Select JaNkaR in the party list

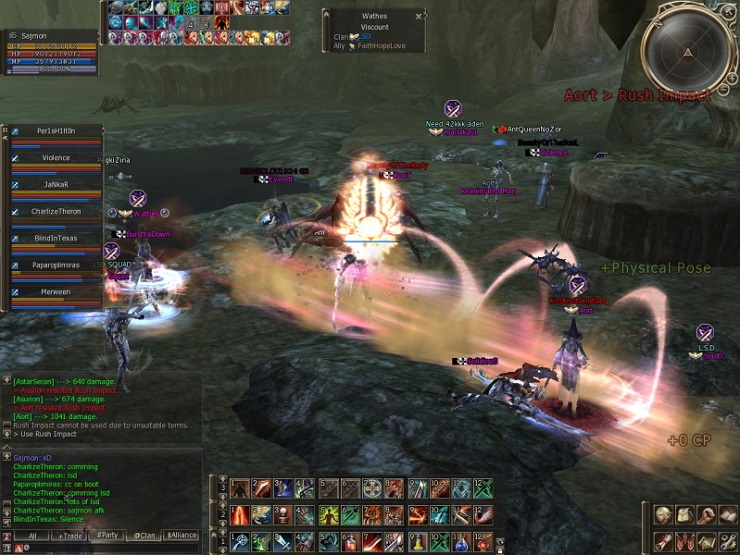[x=56, y=185]
